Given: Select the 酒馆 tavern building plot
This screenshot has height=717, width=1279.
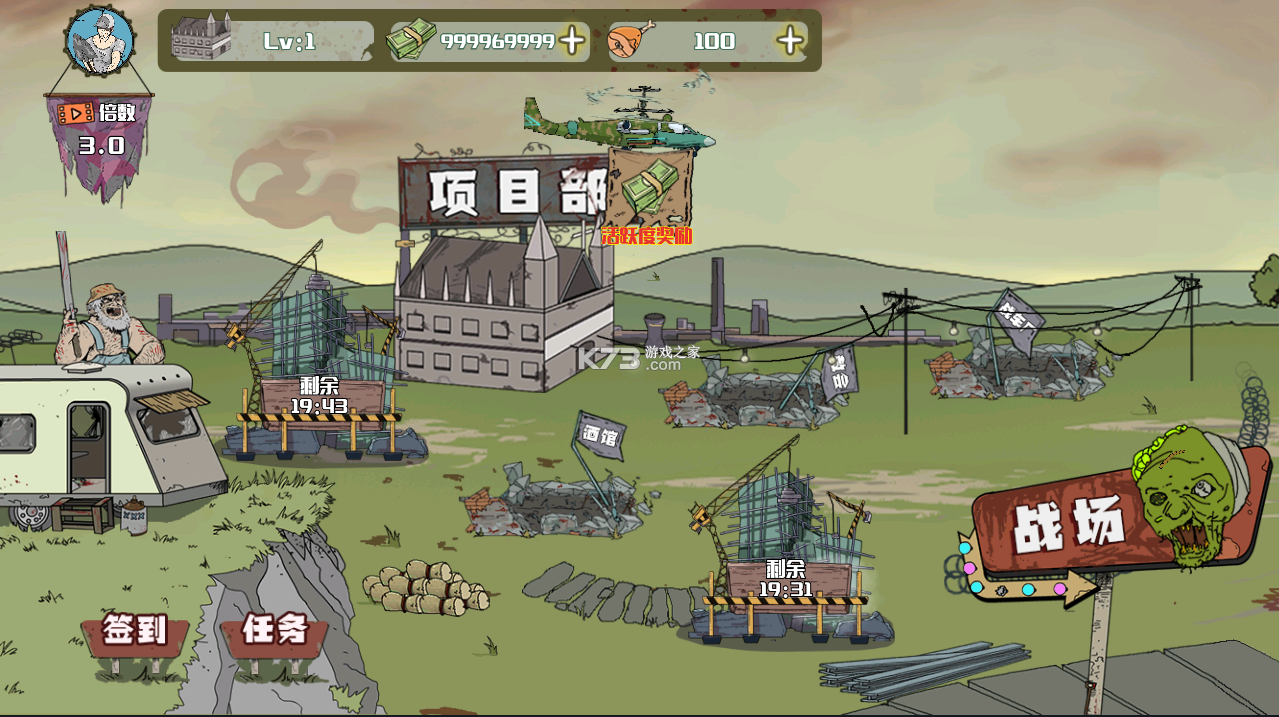Looking at the screenshot, I should (555, 490).
